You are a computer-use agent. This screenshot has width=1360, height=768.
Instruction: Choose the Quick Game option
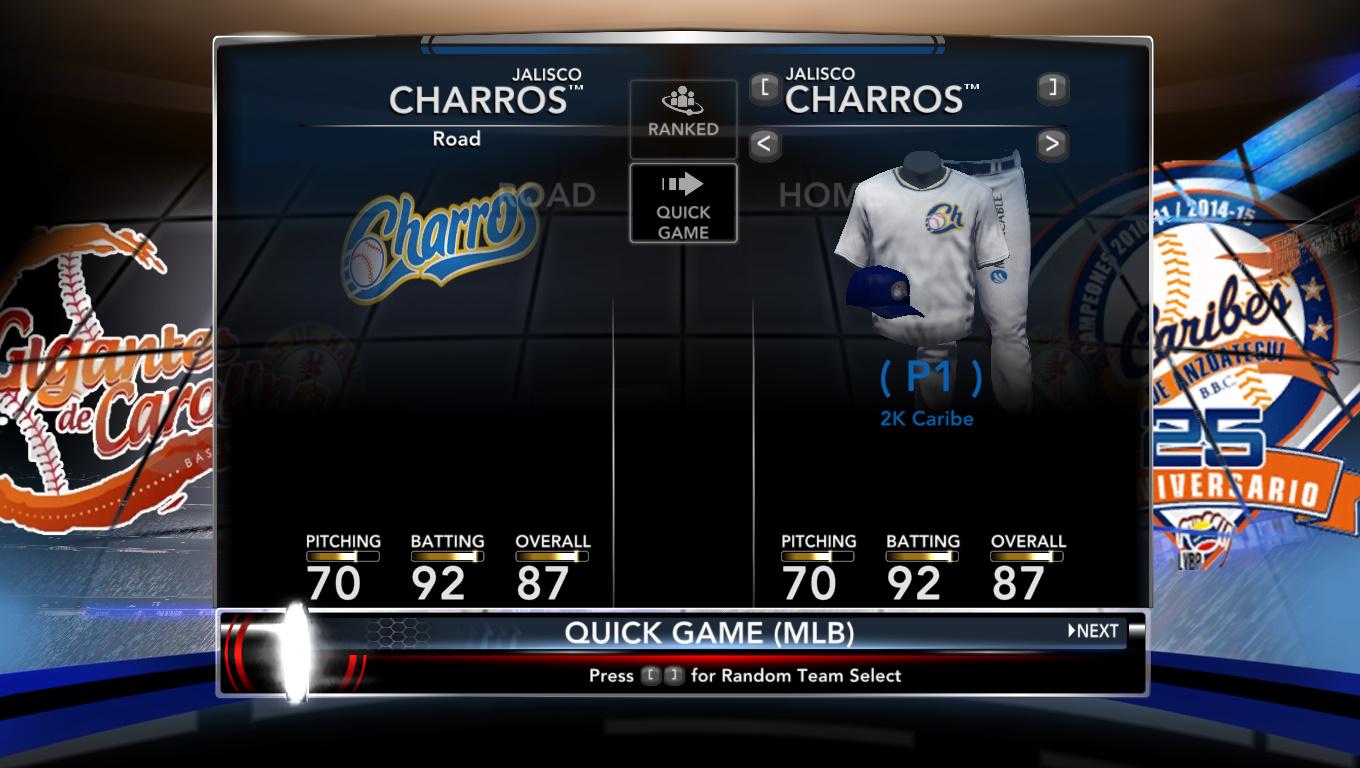click(683, 204)
